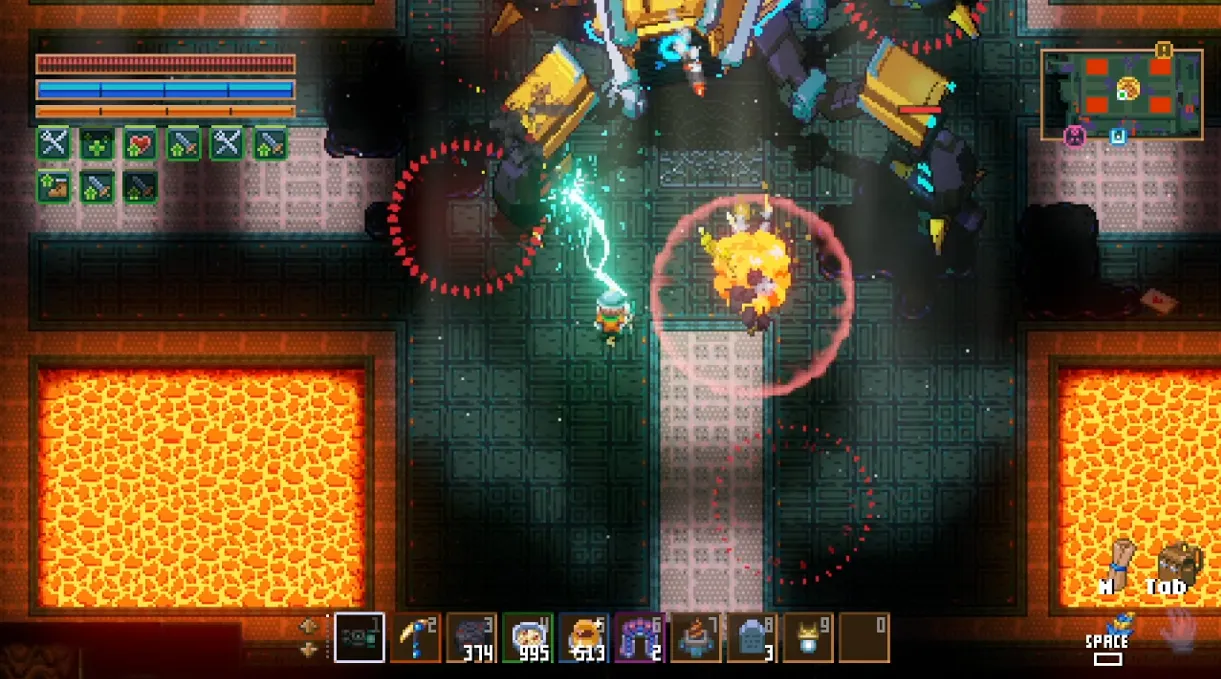Pick the gray tombstone item in slot 8

click(751, 638)
